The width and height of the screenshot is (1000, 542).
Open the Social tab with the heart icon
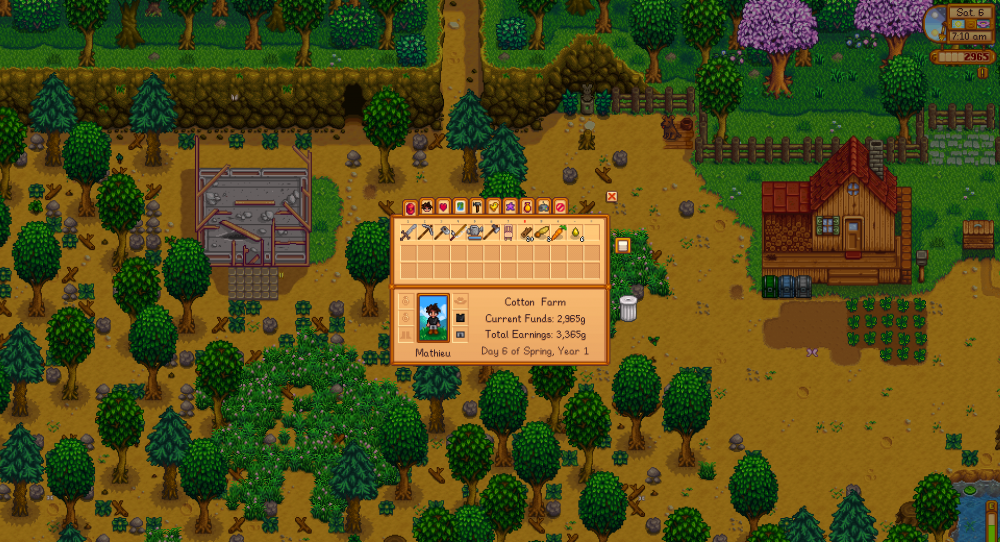pos(443,207)
